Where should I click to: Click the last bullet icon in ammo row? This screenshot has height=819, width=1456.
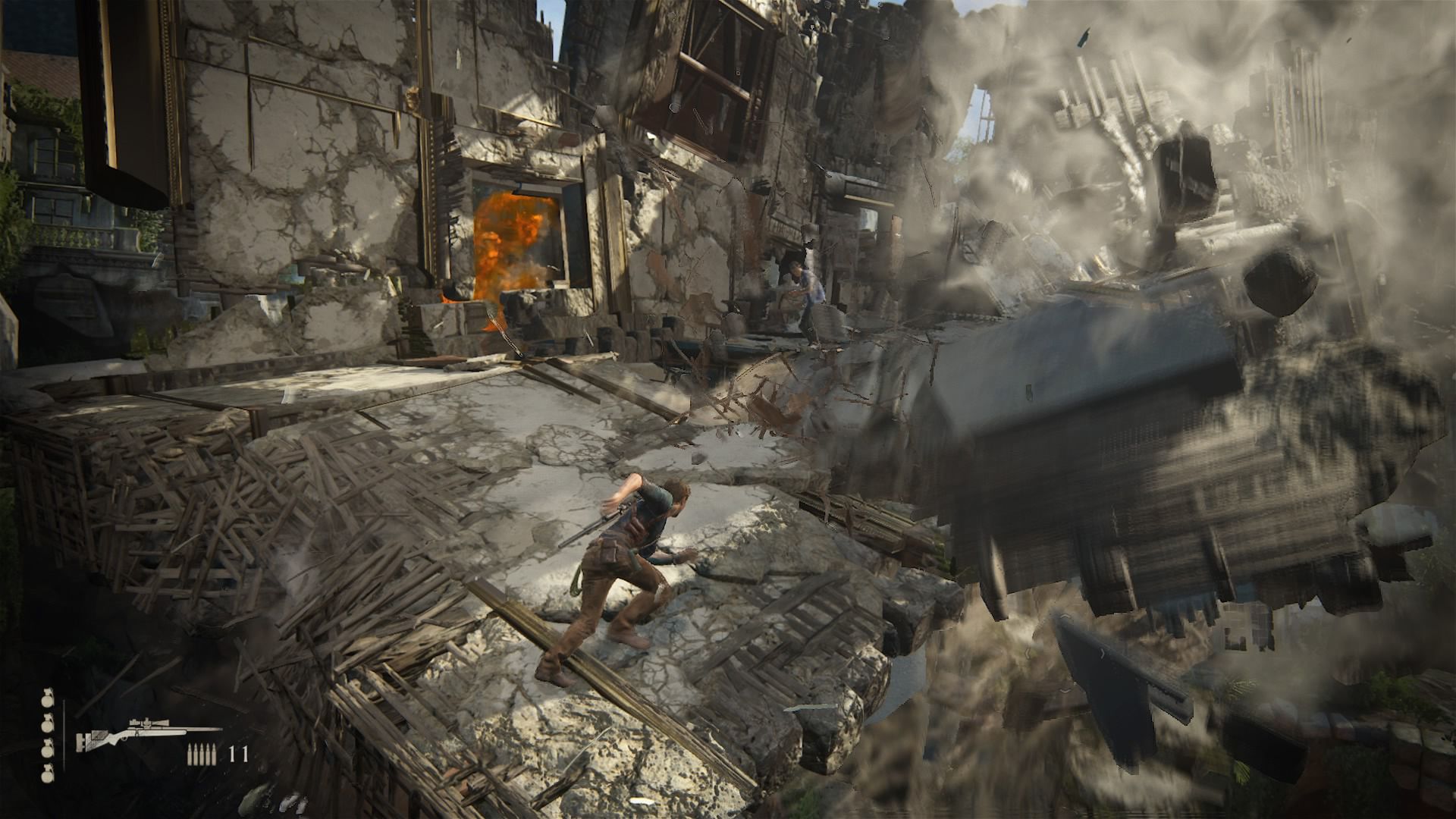point(214,754)
